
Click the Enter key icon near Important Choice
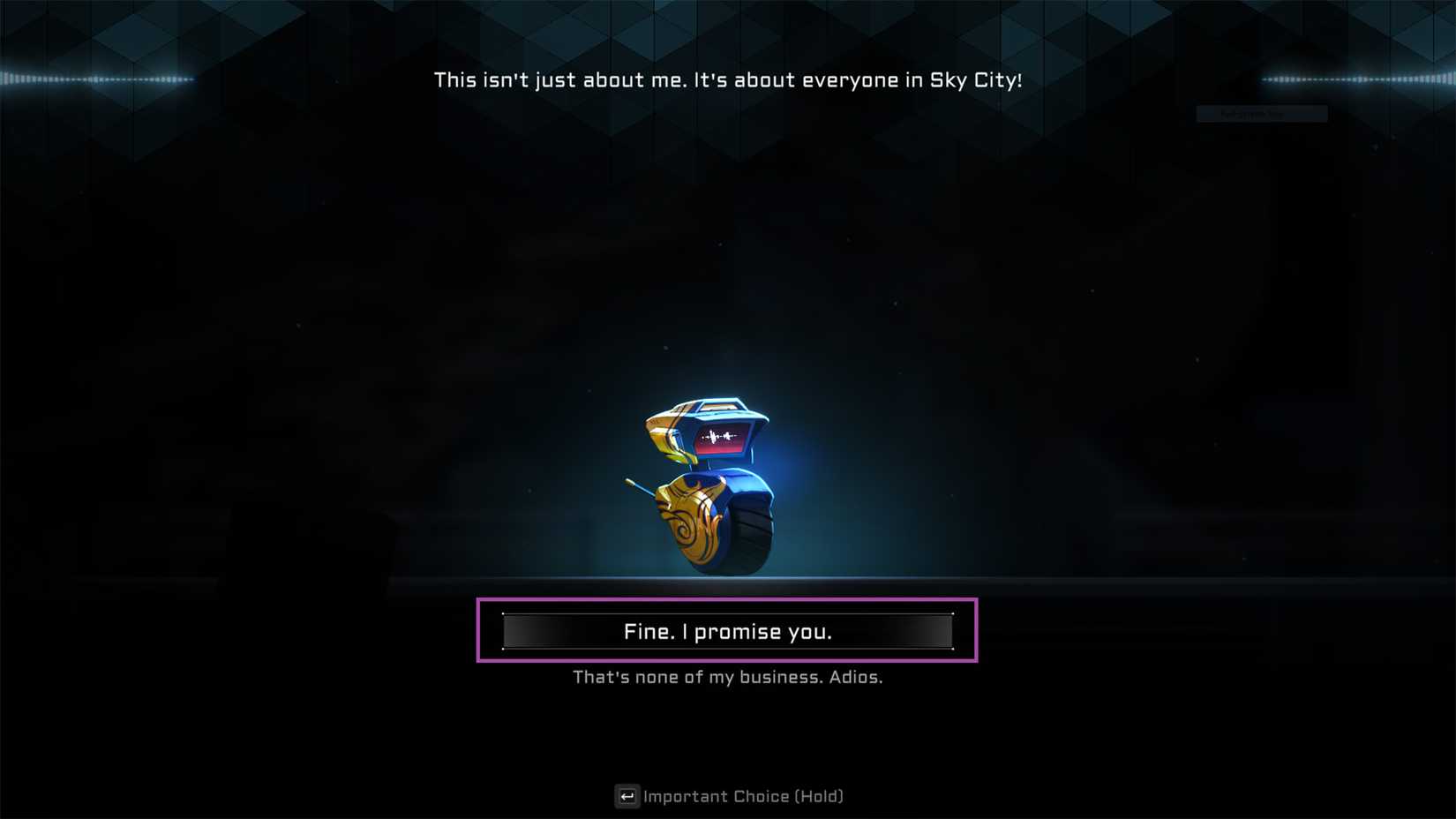[x=627, y=796]
